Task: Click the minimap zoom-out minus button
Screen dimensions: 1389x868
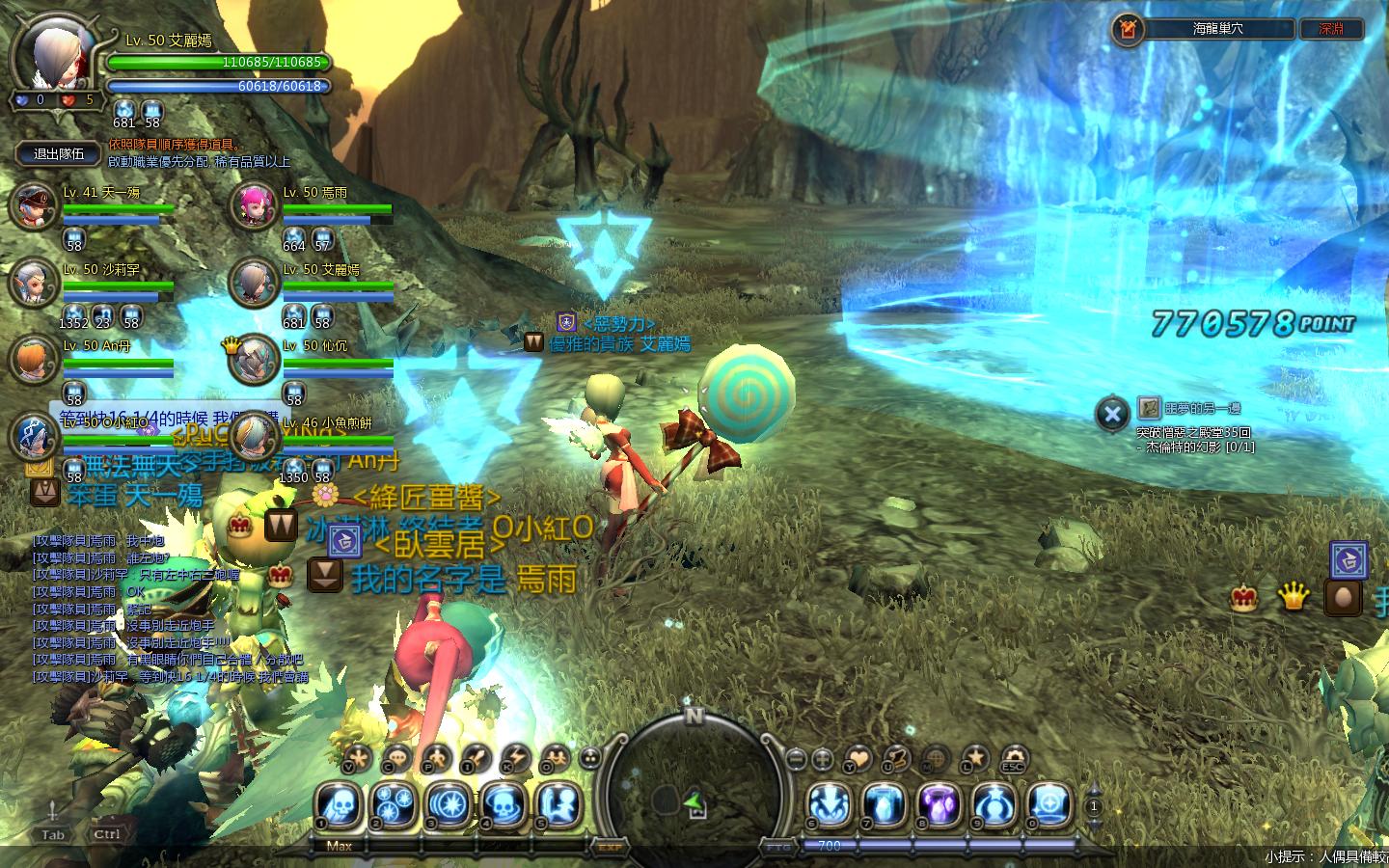Action: [797, 759]
